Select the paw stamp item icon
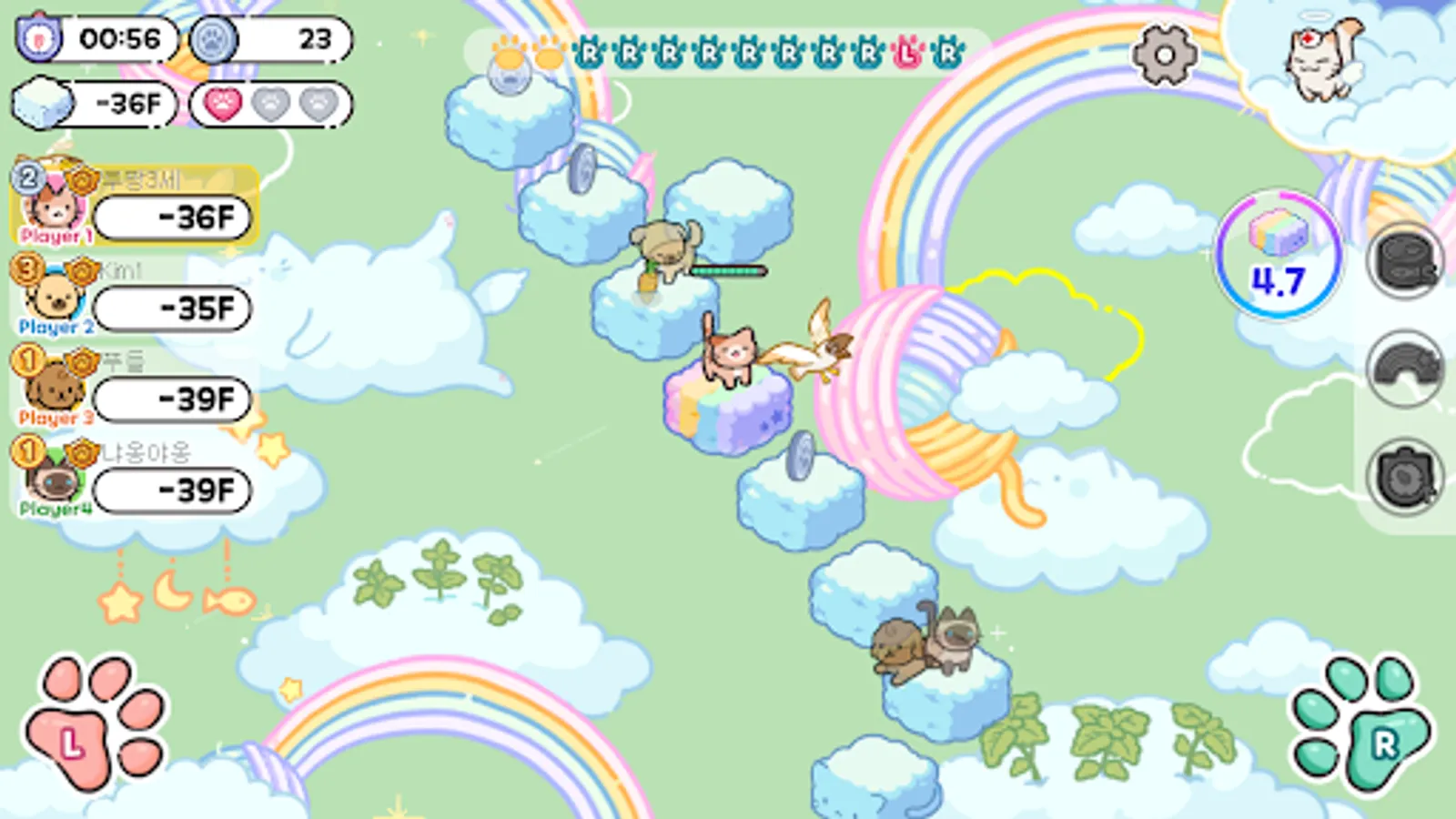Viewport: 1456px width, 819px height. (1406, 473)
